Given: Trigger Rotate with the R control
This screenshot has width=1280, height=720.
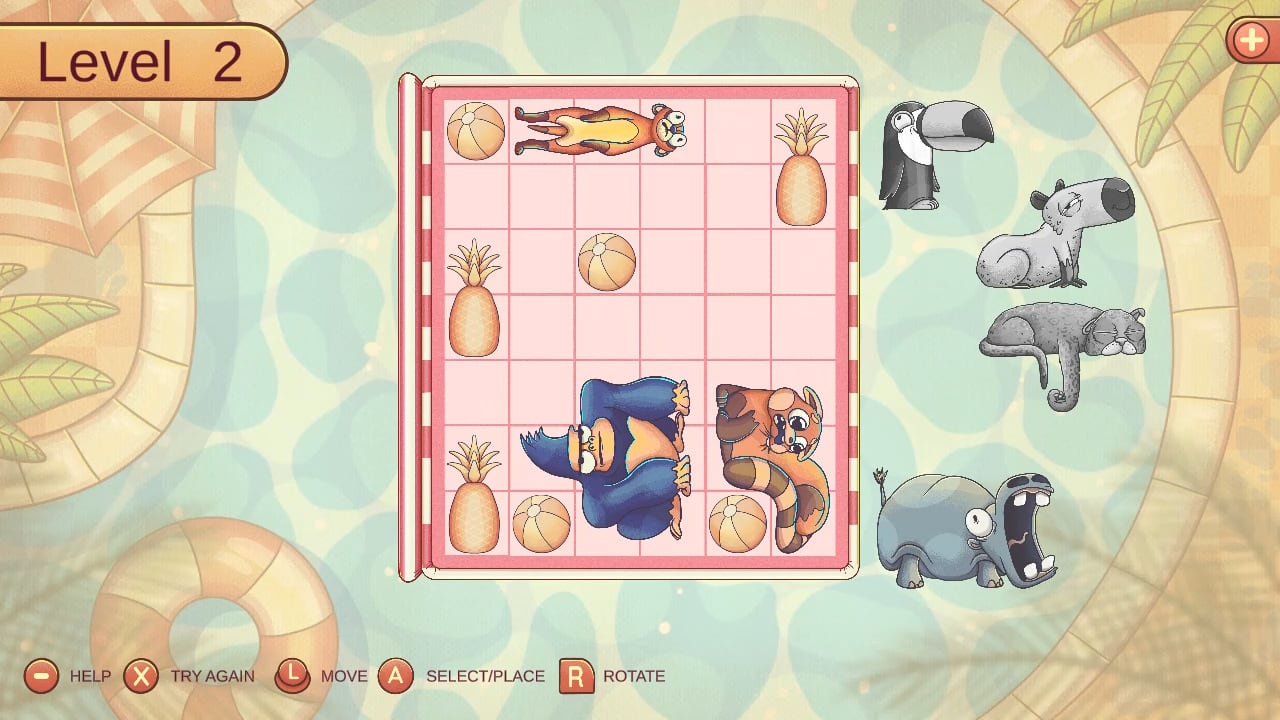Looking at the screenshot, I should click(578, 676).
